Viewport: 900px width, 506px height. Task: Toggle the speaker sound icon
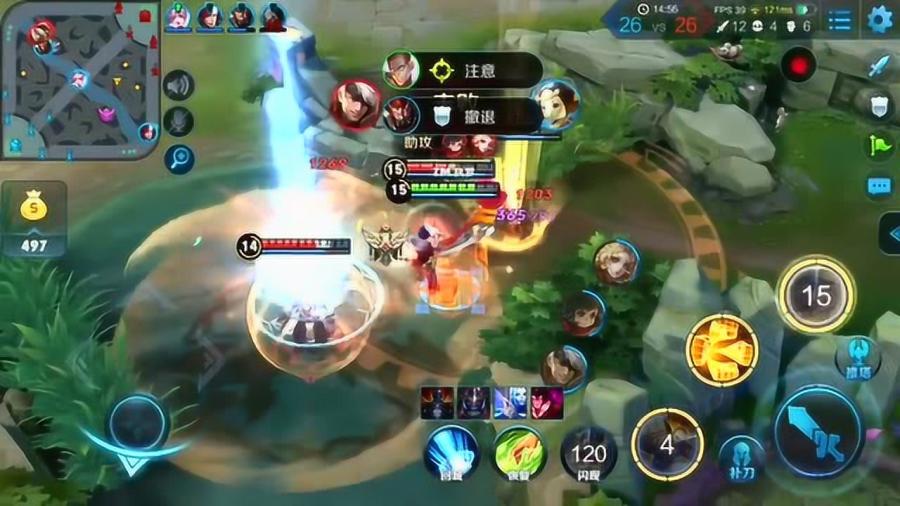pyautogui.click(x=179, y=86)
